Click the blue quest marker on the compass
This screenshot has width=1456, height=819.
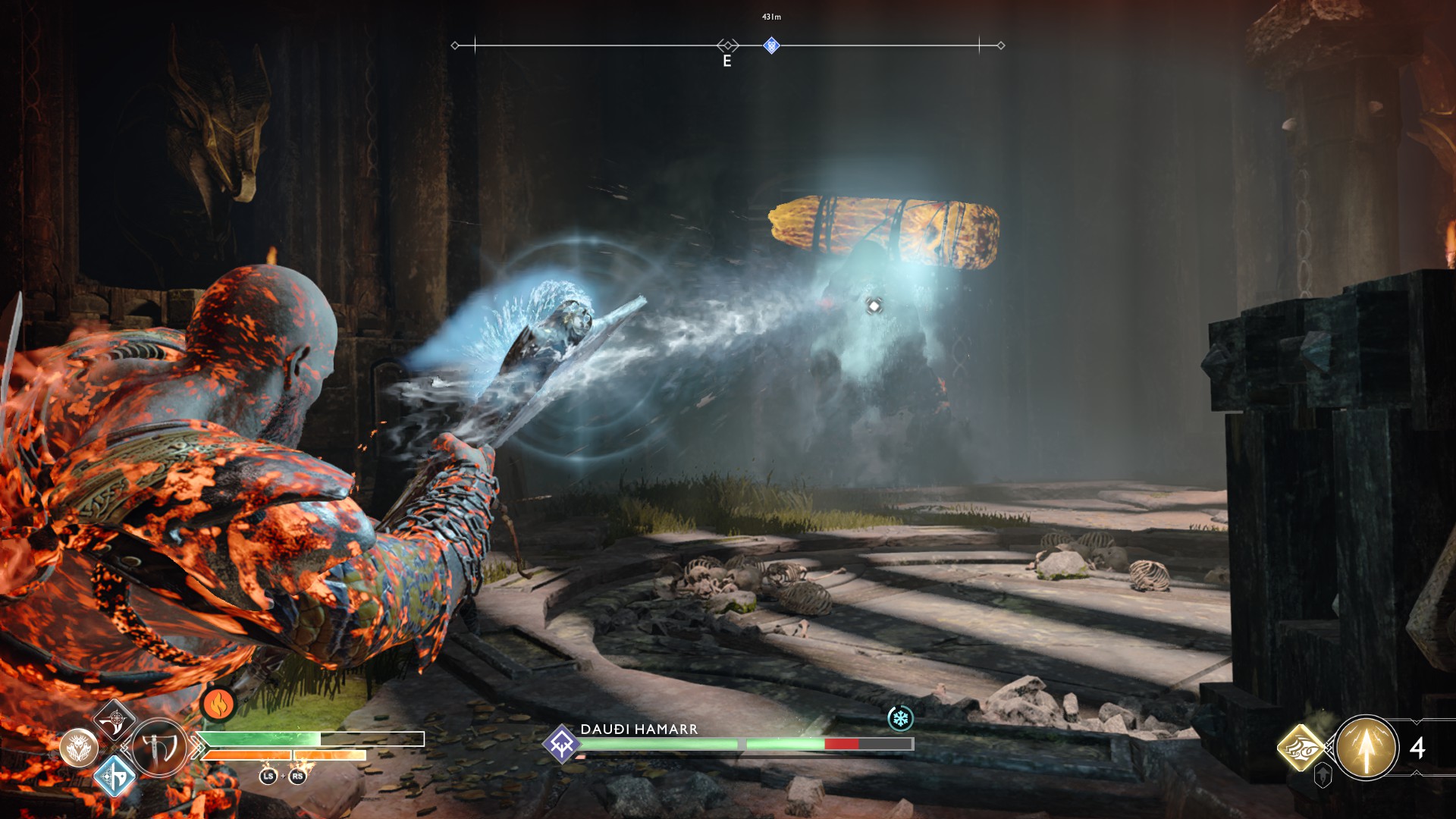[x=771, y=45]
